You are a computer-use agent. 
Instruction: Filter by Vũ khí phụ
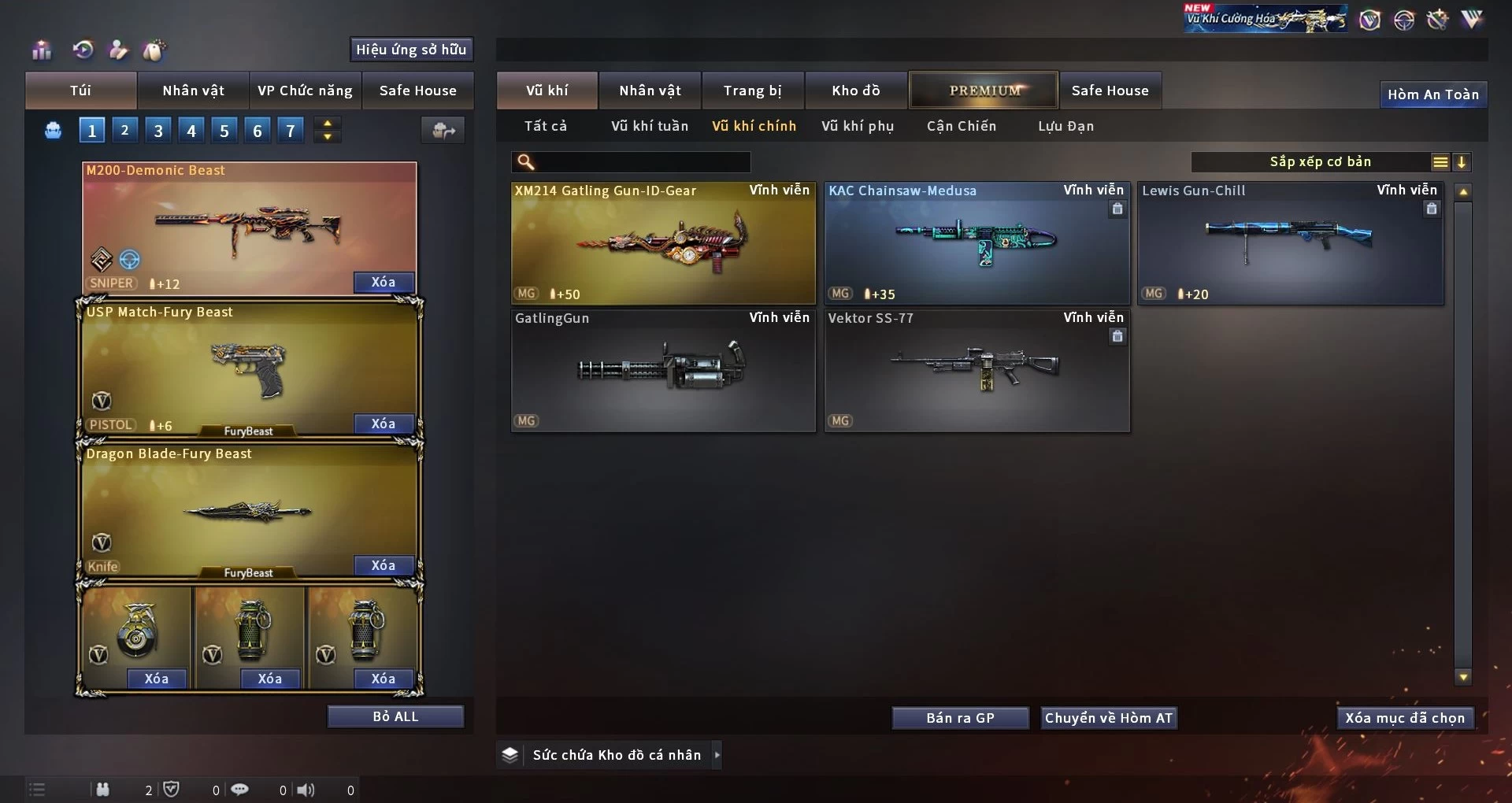click(x=858, y=126)
